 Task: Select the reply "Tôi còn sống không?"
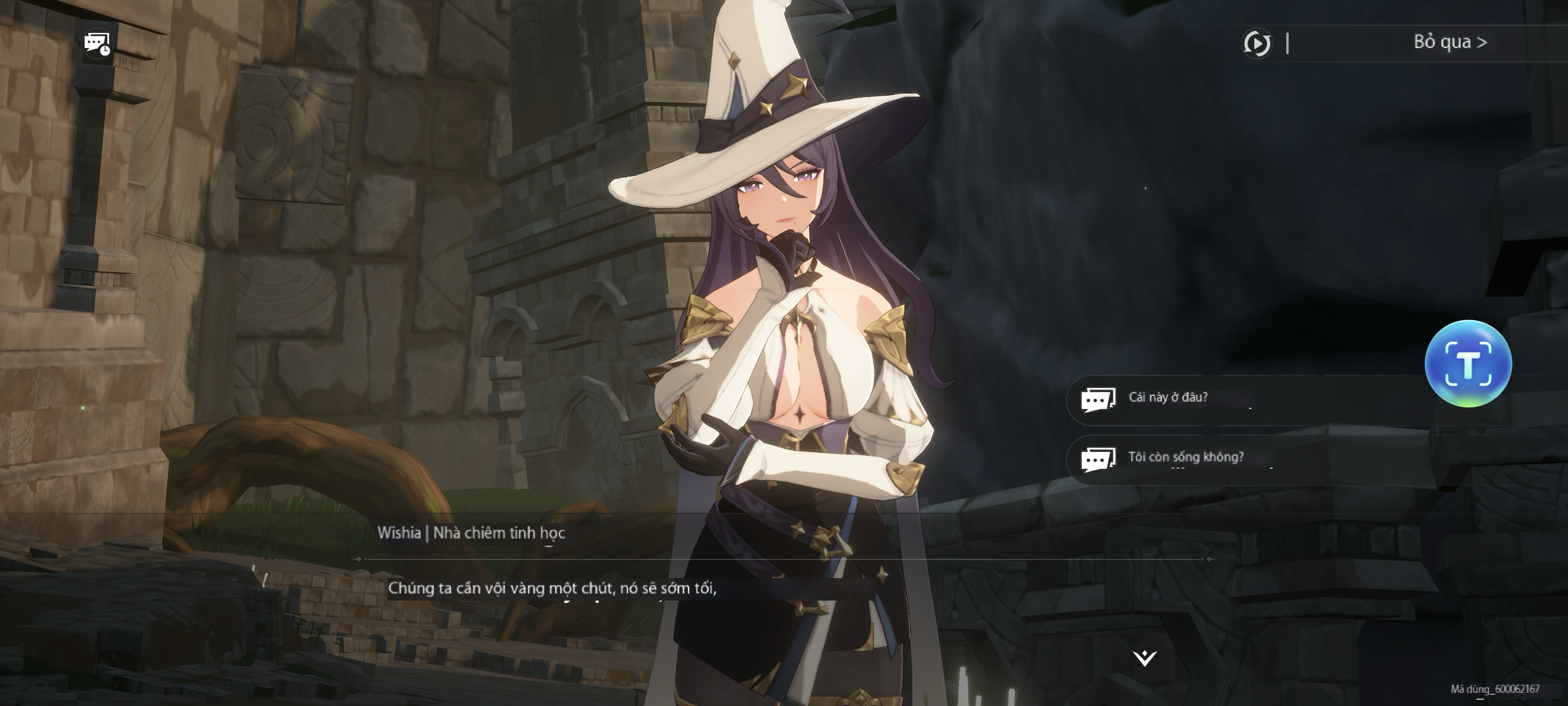tap(1185, 457)
